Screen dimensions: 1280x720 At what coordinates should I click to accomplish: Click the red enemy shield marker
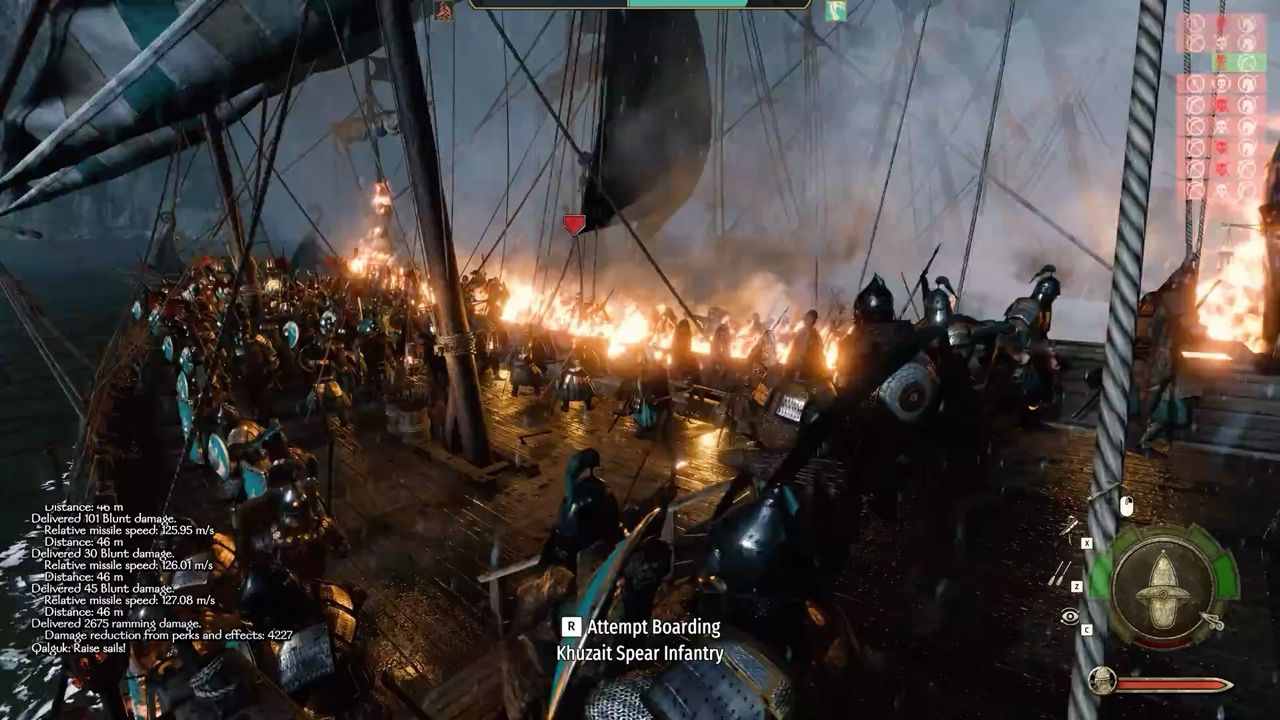coord(574,225)
